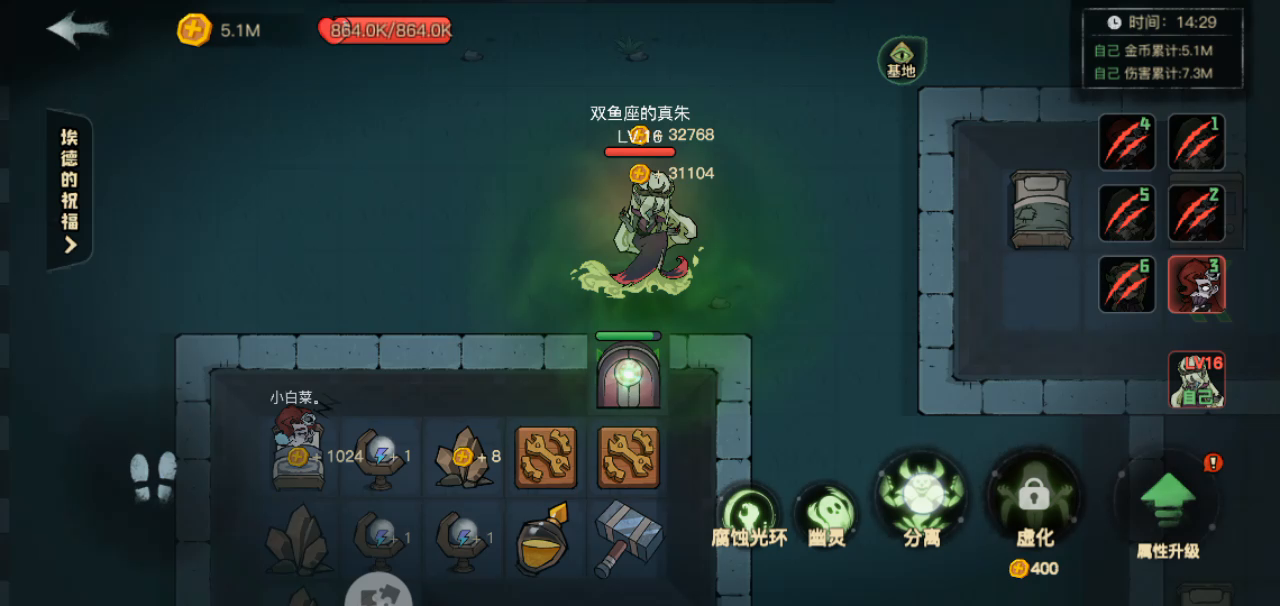Click the back arrow

coord(76,29)
